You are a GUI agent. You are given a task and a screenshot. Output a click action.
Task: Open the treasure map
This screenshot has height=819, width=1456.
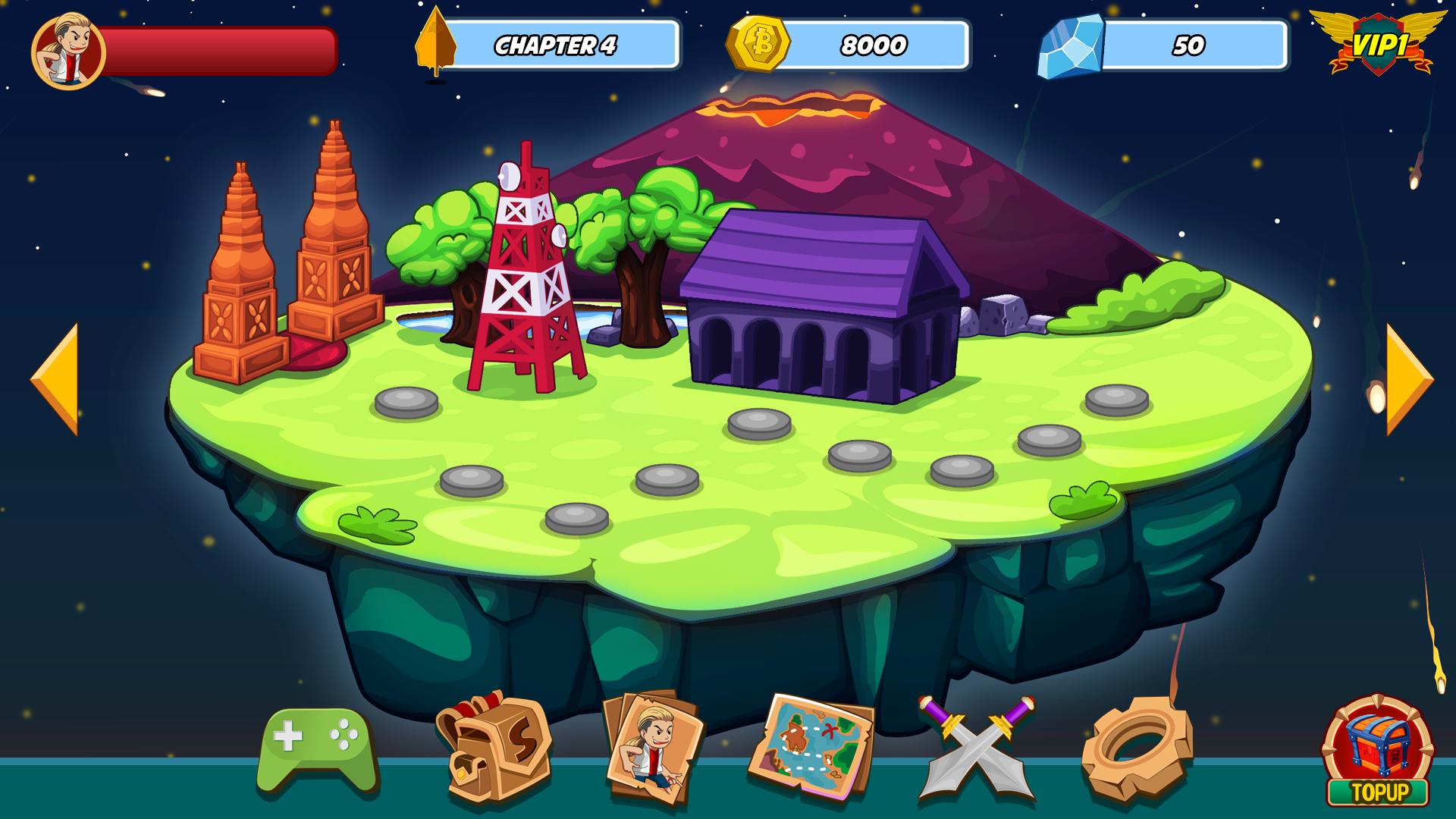(x=811, y=747)
